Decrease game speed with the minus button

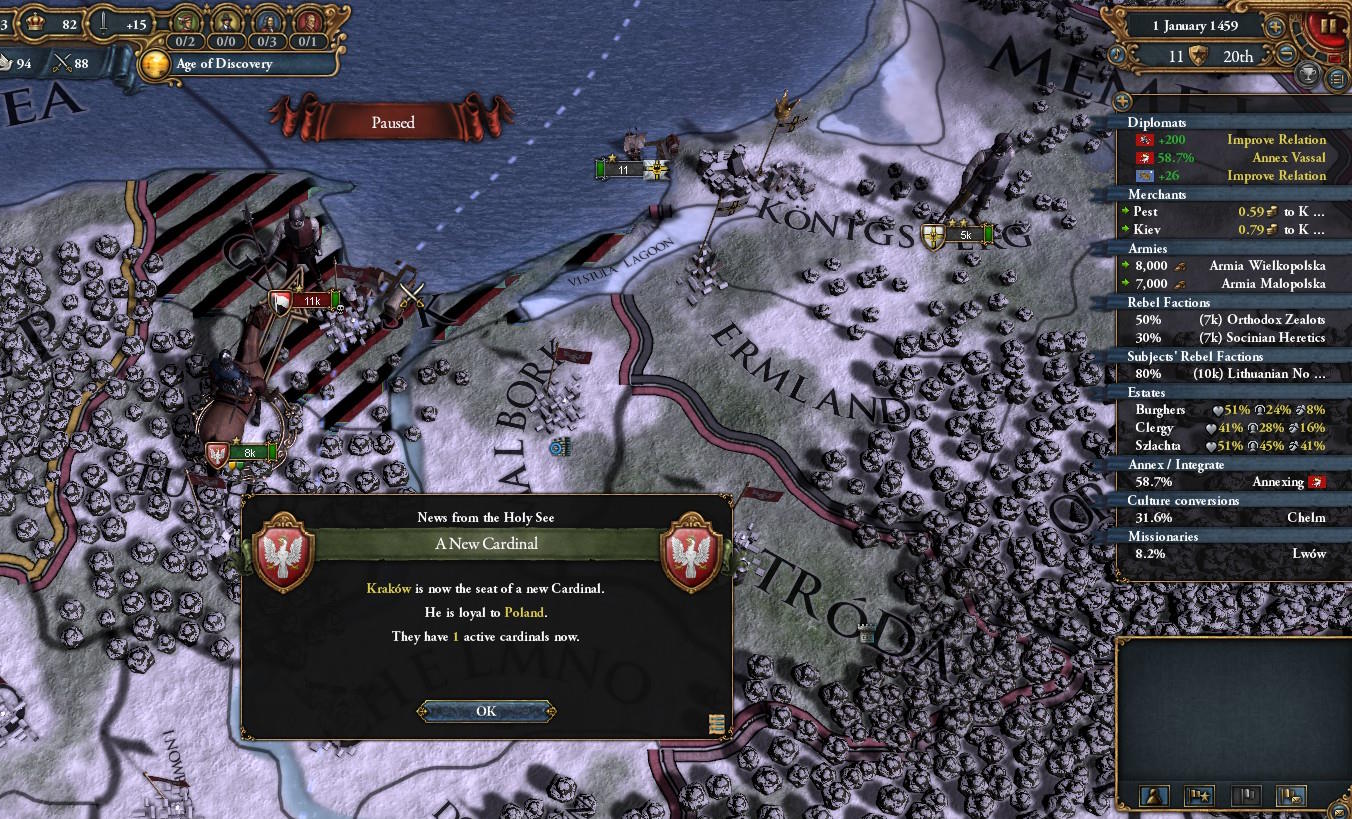1287,54
